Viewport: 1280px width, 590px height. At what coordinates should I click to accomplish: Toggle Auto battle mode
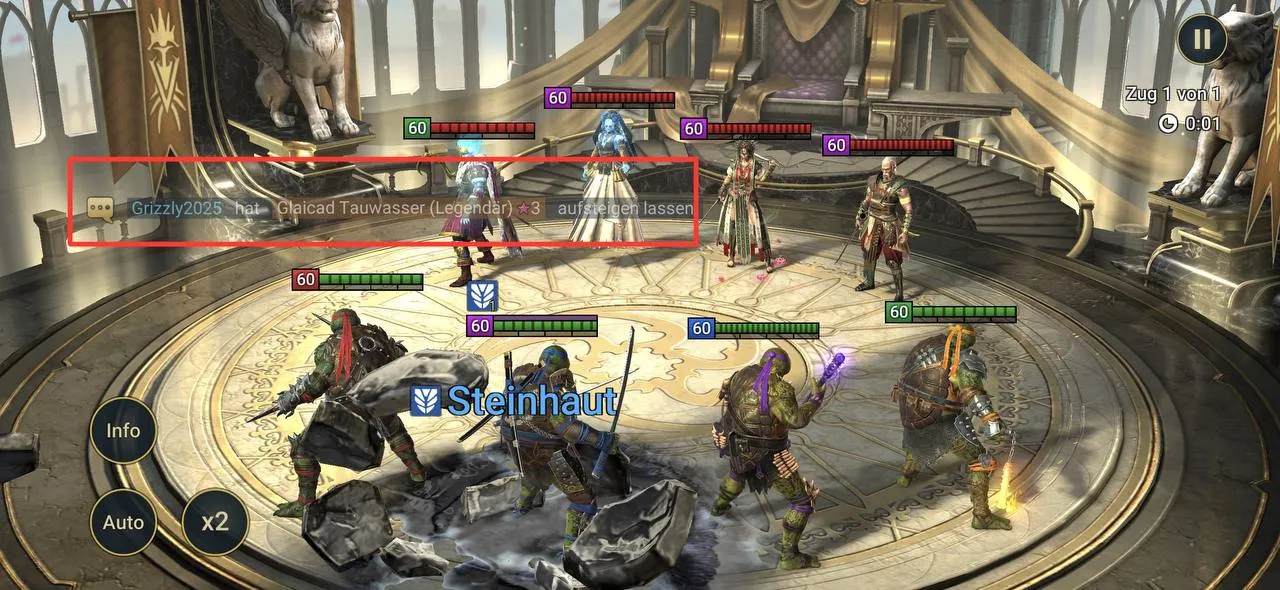point(124,522)
